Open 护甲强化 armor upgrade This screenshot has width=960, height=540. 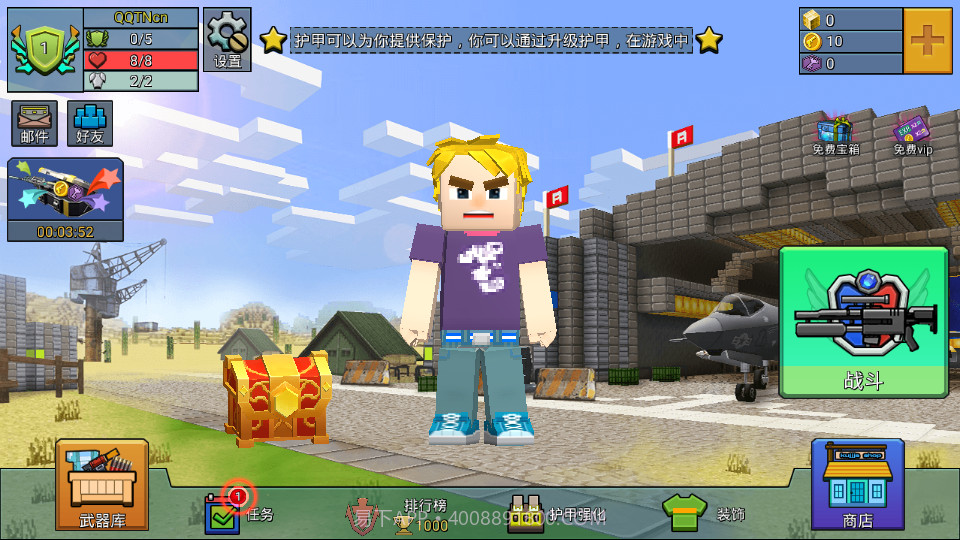556,514
